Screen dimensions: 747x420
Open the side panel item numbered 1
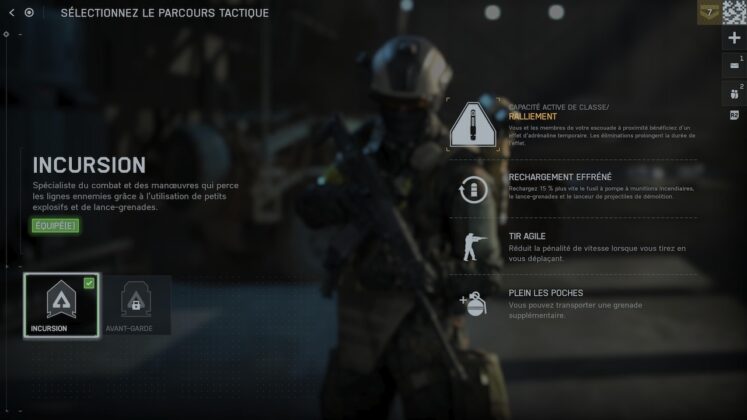pos(735,66)
